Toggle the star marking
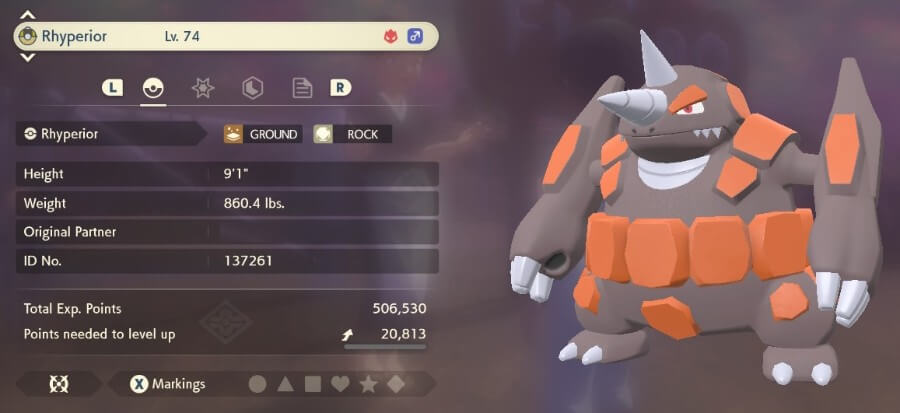The width and height of the screenshot is (900, 413). [x=368, y=384]
